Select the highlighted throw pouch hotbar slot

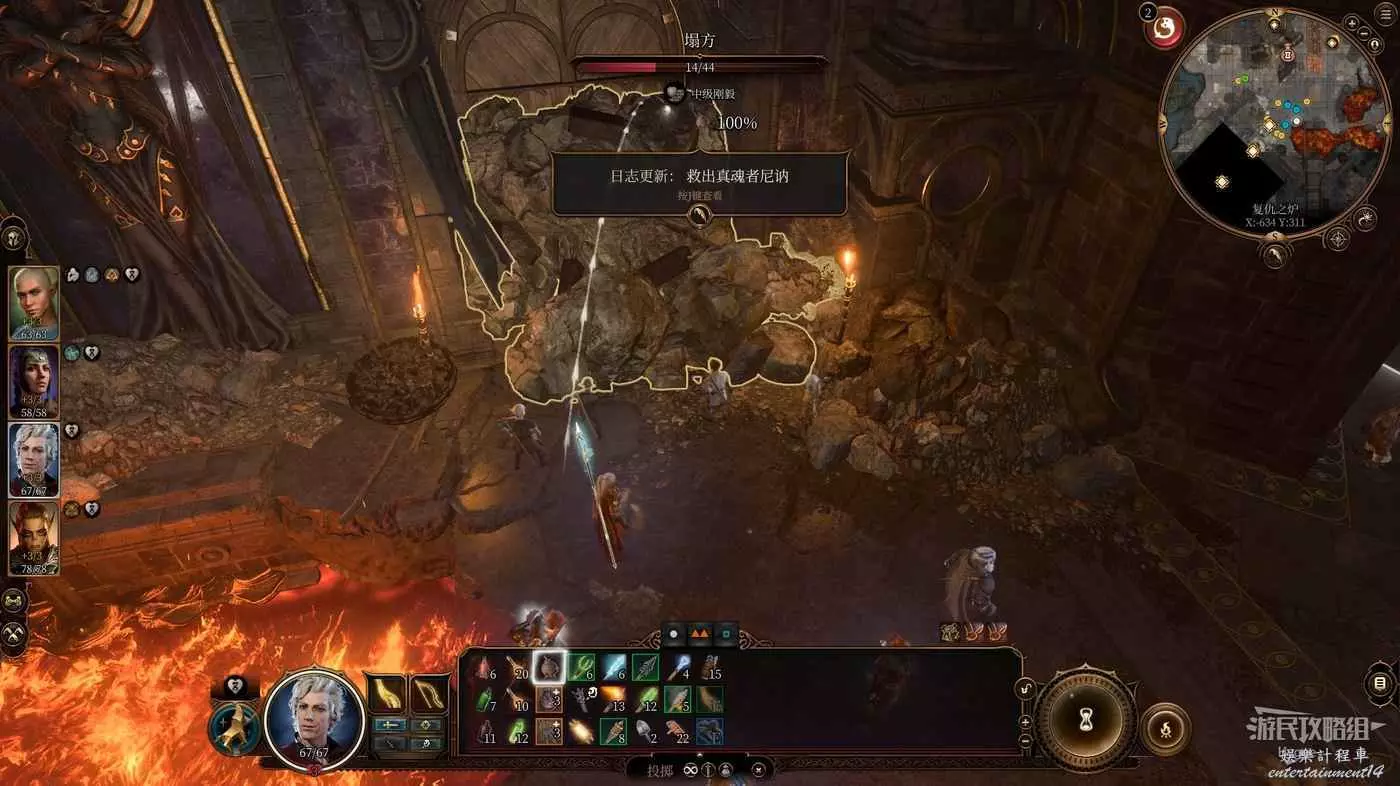tap(548, 667)
